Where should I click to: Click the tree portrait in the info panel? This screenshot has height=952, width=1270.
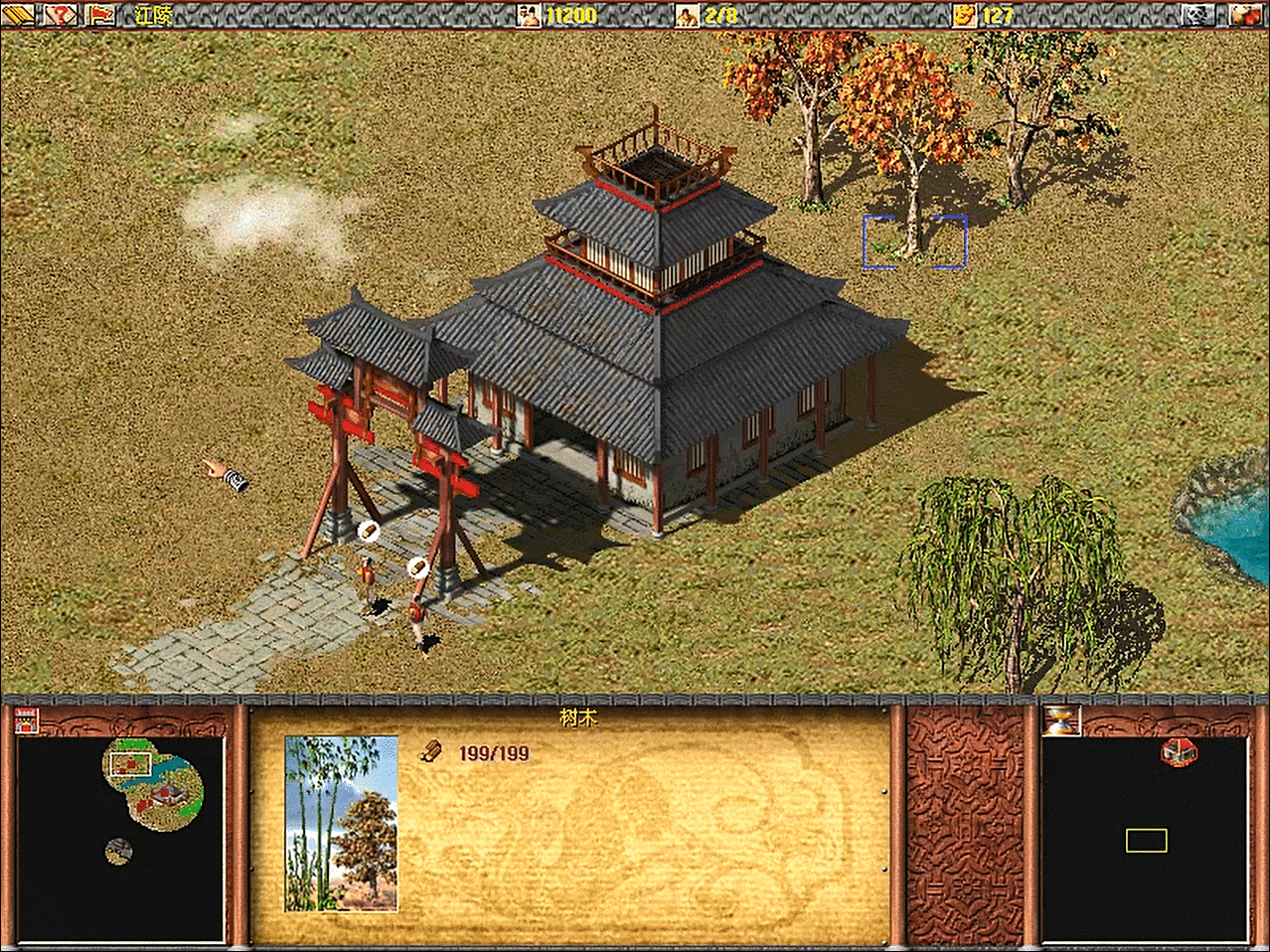[341, 823]
